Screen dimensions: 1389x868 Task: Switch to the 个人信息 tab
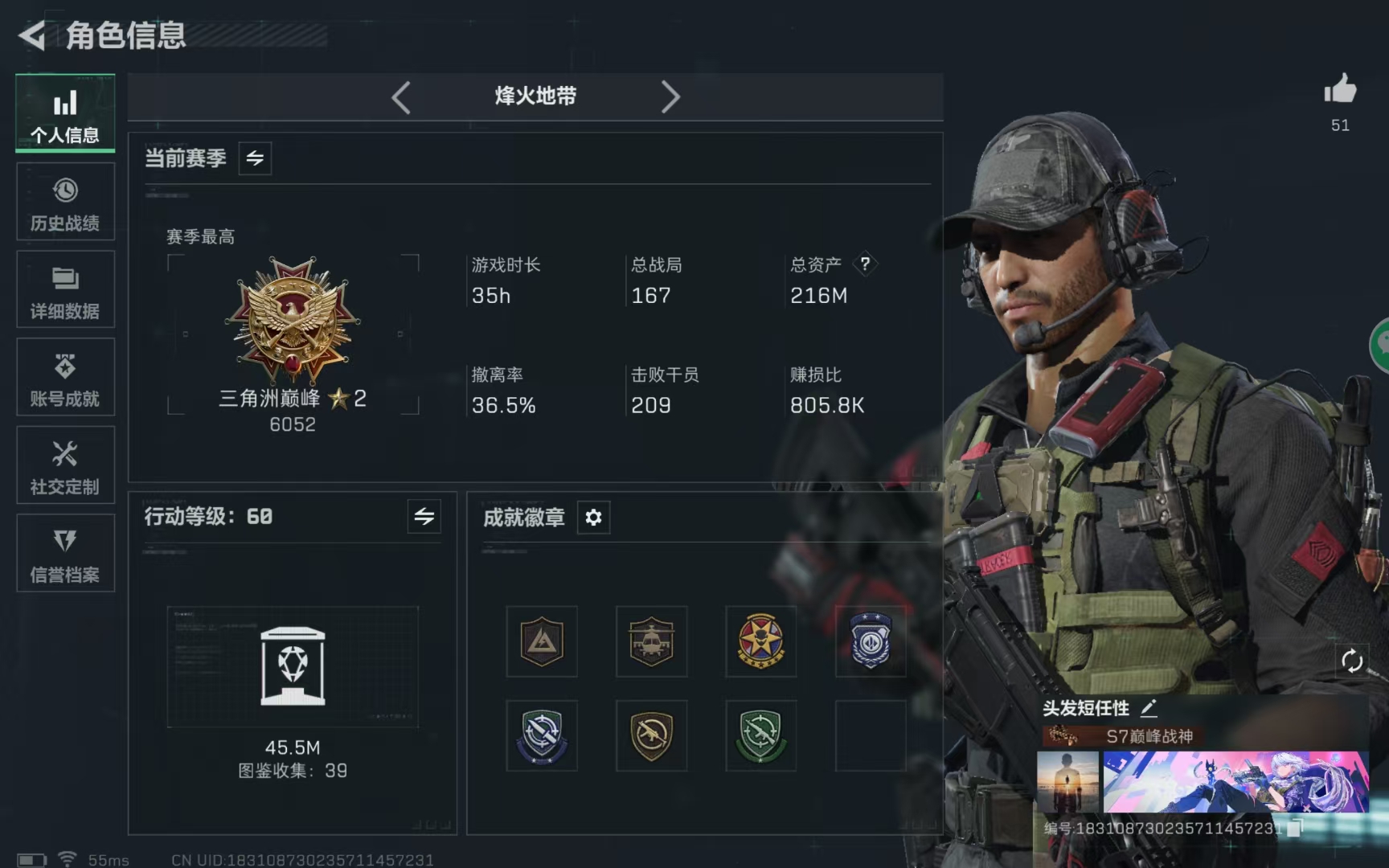(x=64, y=113)
